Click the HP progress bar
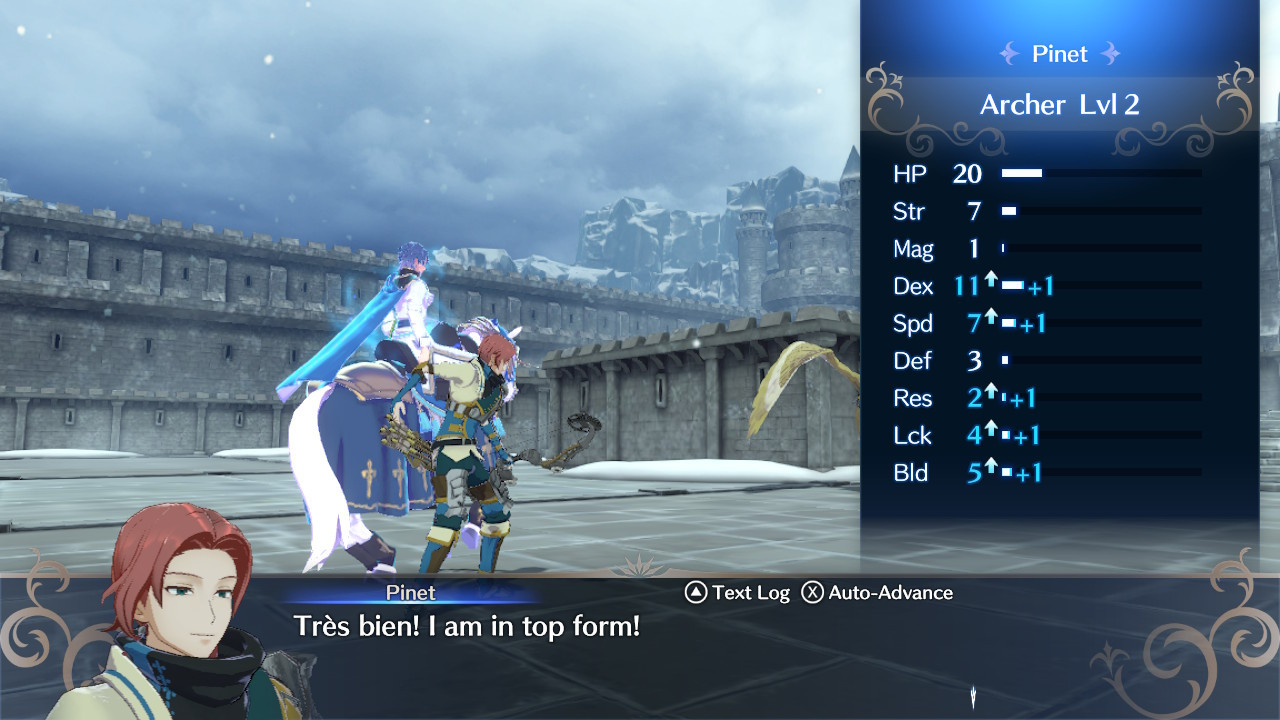The width and height of the screenshot is (1280, 720). pos(1100,173)
